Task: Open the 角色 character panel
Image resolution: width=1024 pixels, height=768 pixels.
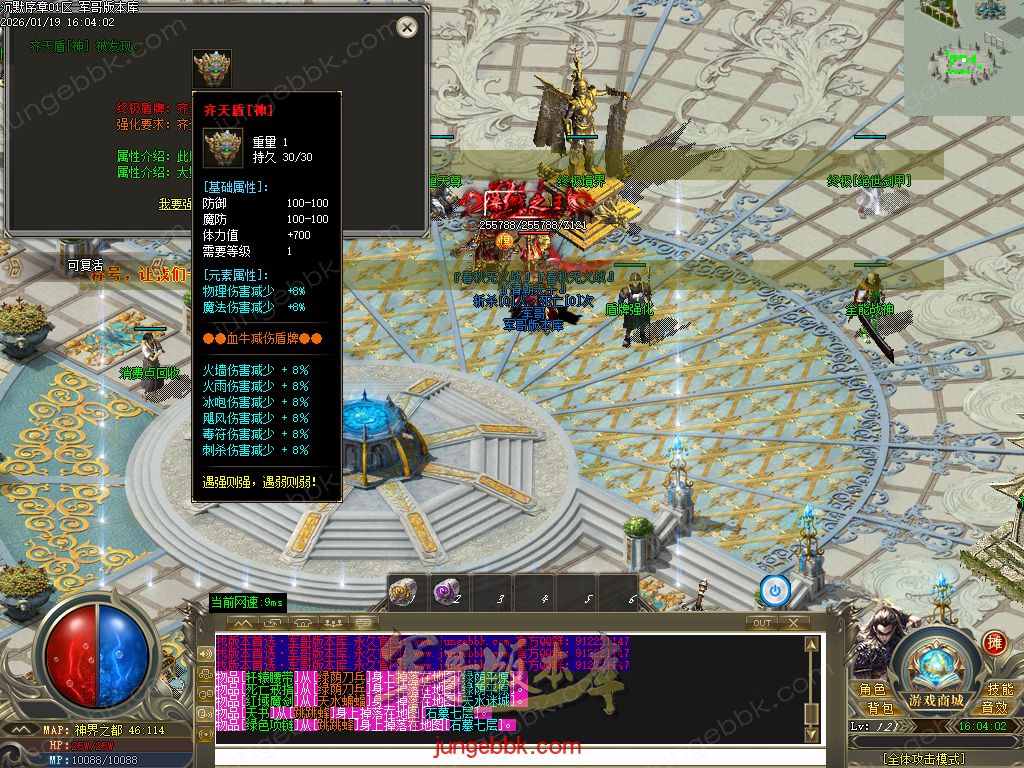Action: [872, 689]
